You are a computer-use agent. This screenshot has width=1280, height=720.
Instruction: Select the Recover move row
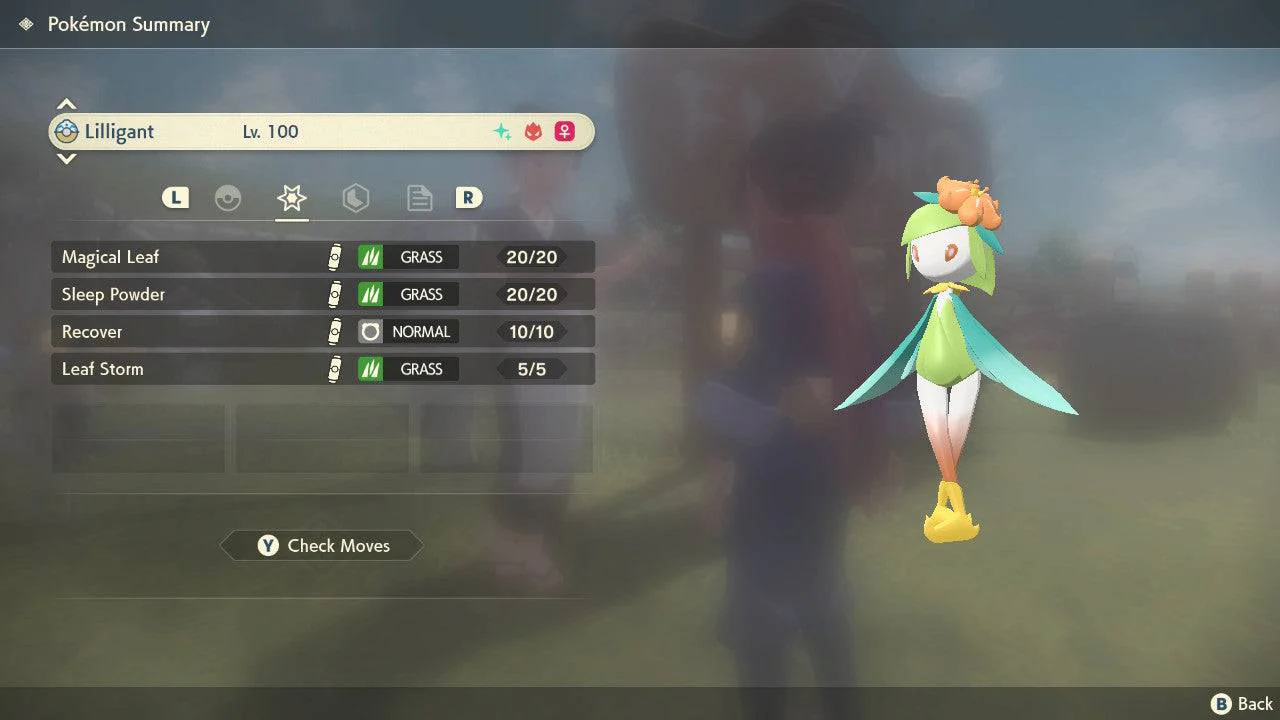coord(322,332)
